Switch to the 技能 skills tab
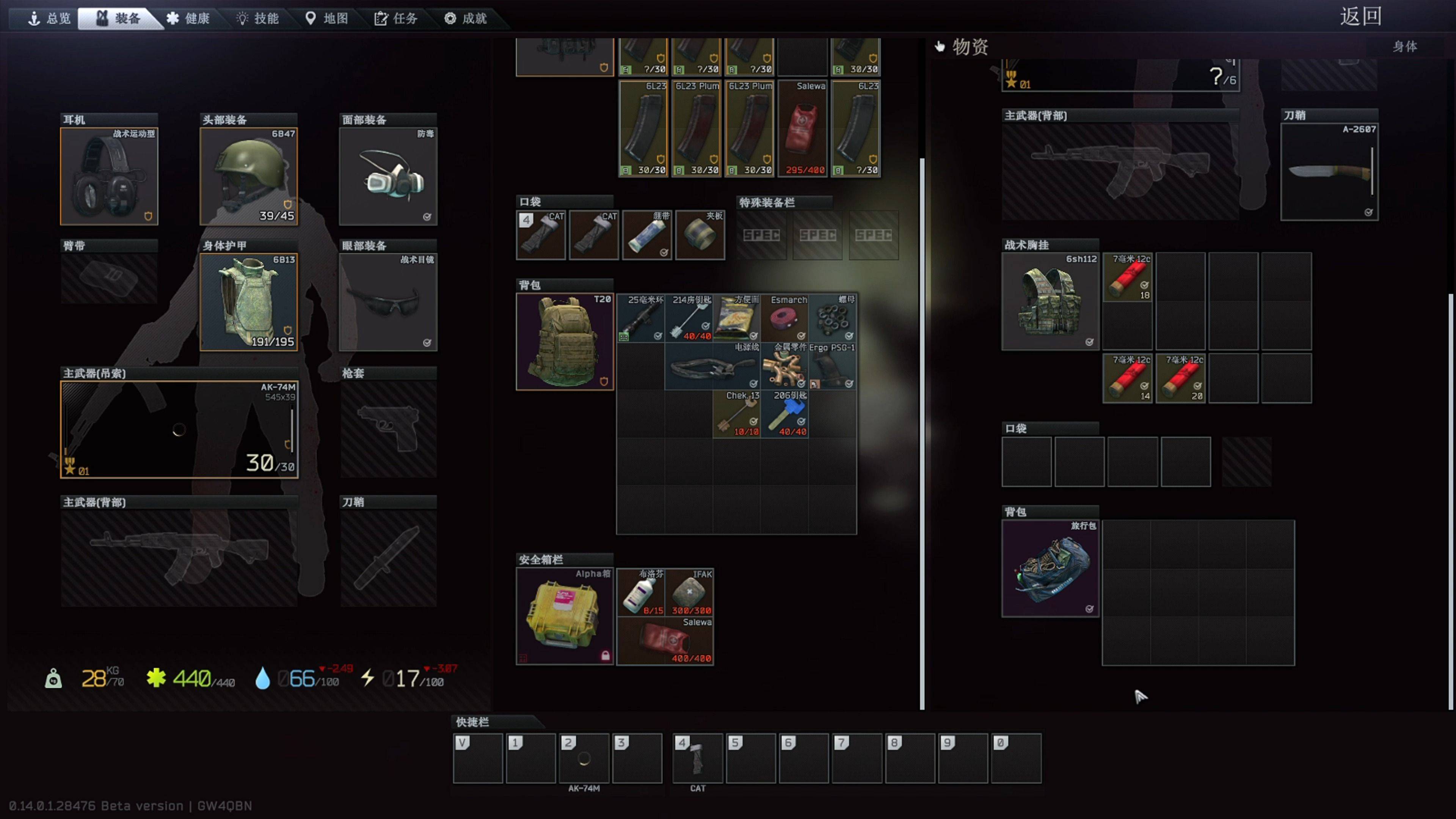Image resolution: width=1456 pixels, height=819 pixels. click(x=258, y=19)
